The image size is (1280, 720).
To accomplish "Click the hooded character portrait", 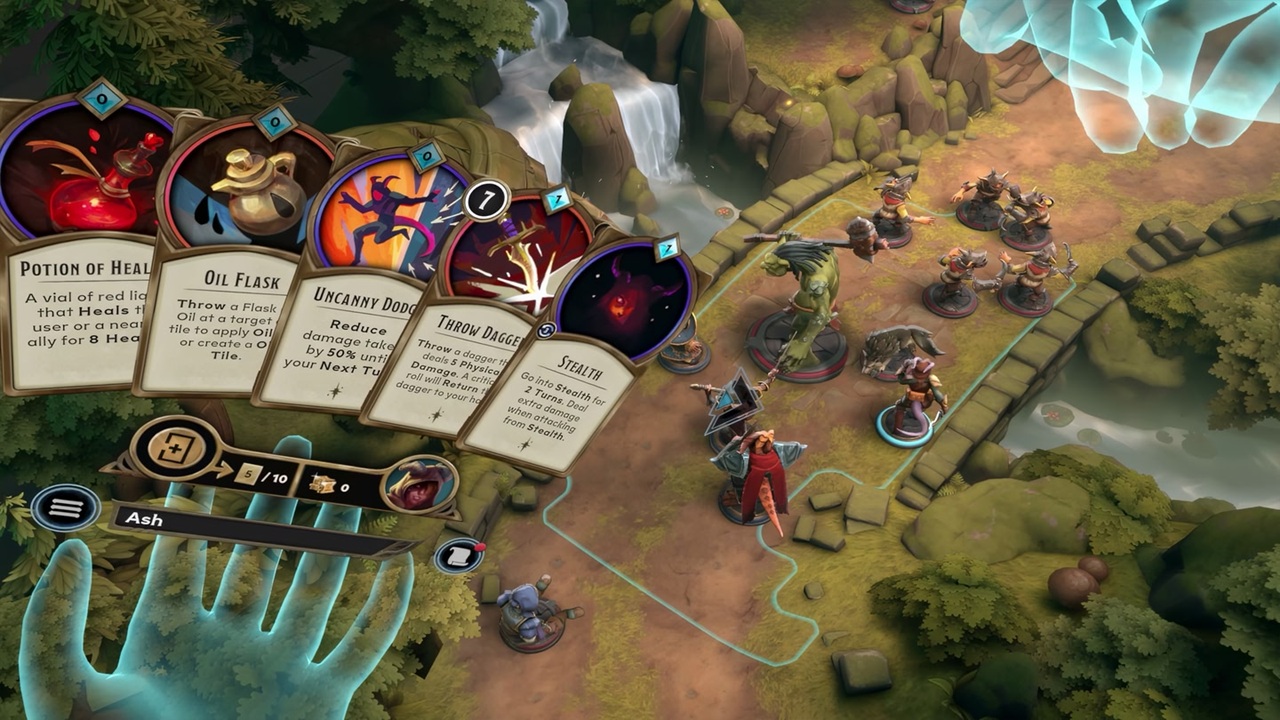I will pos(419,484).
